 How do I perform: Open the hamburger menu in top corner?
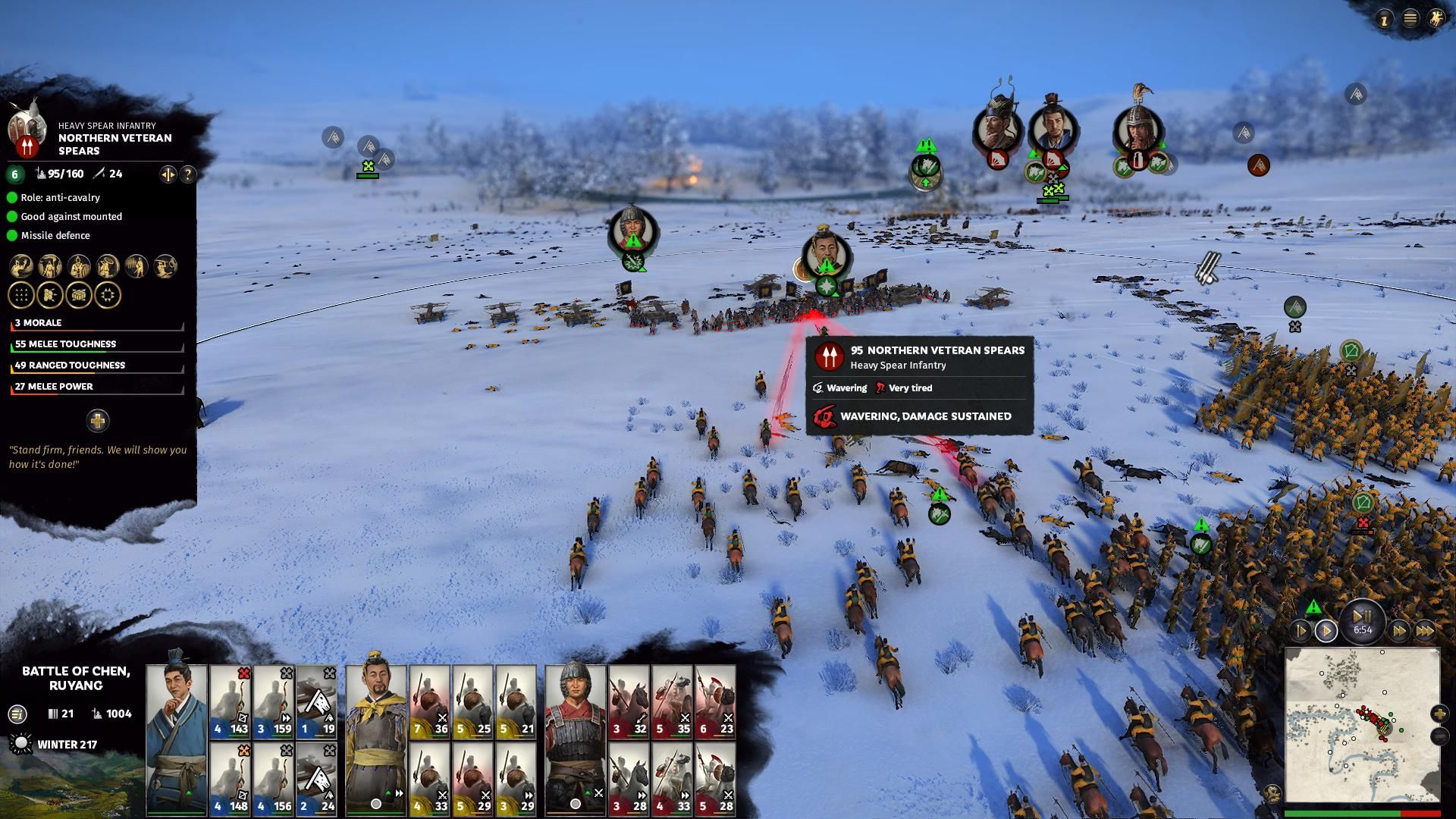coord(1410,19)
